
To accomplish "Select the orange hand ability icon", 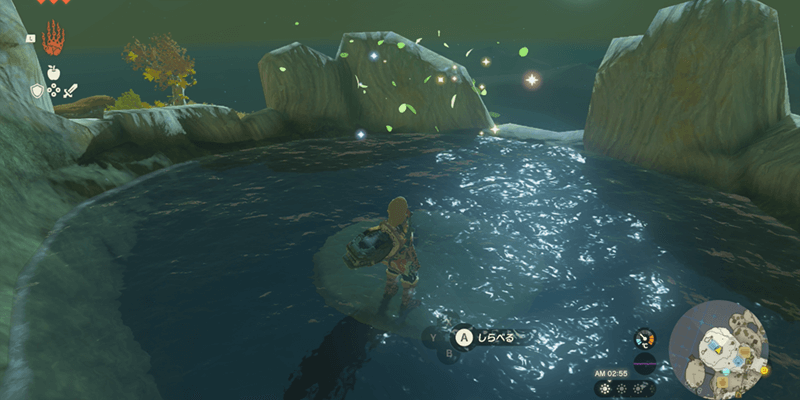I will pyautogui.click(x=52, y=40).
